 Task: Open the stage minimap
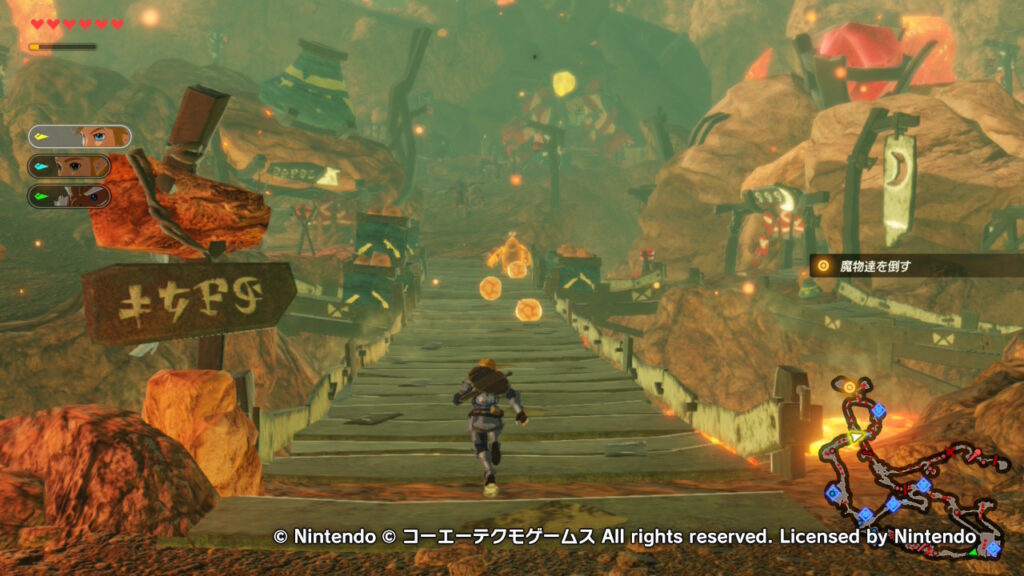909,465
